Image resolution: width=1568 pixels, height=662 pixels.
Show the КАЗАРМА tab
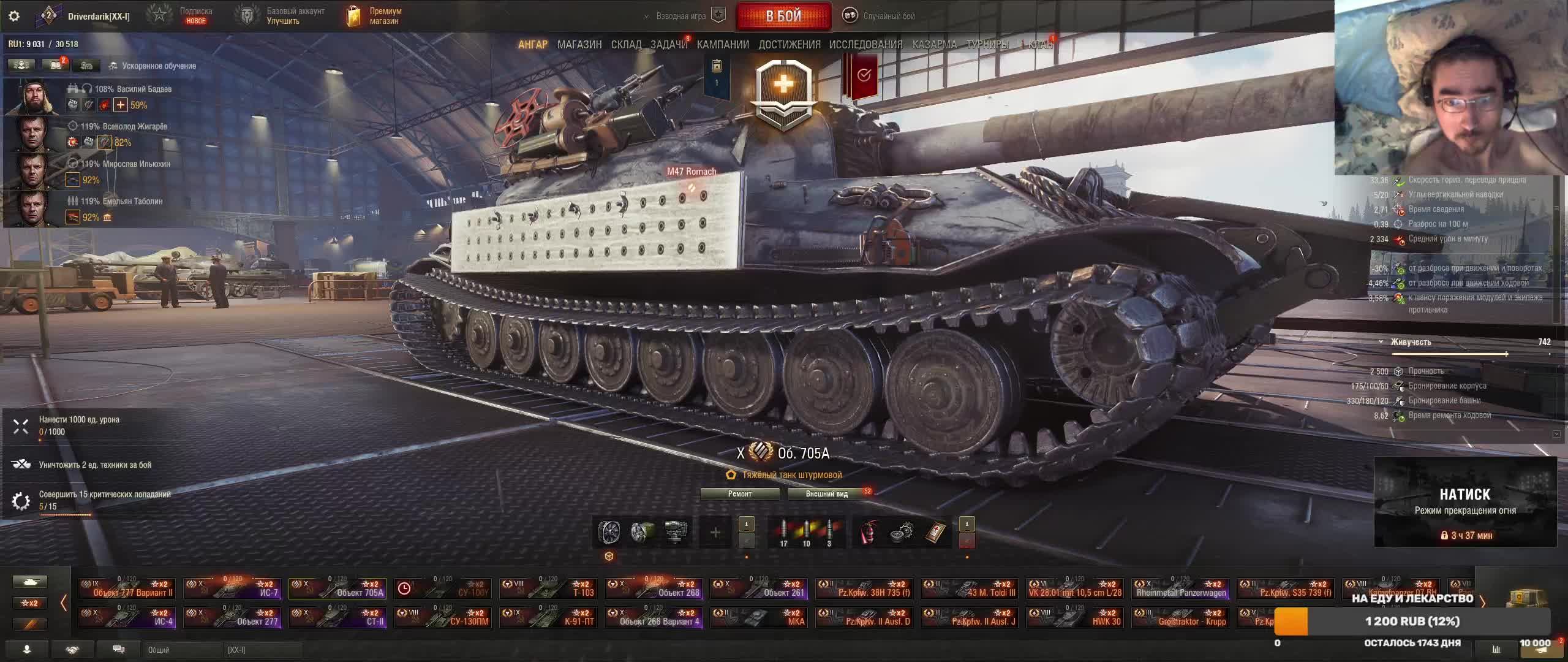pos(934,45)
